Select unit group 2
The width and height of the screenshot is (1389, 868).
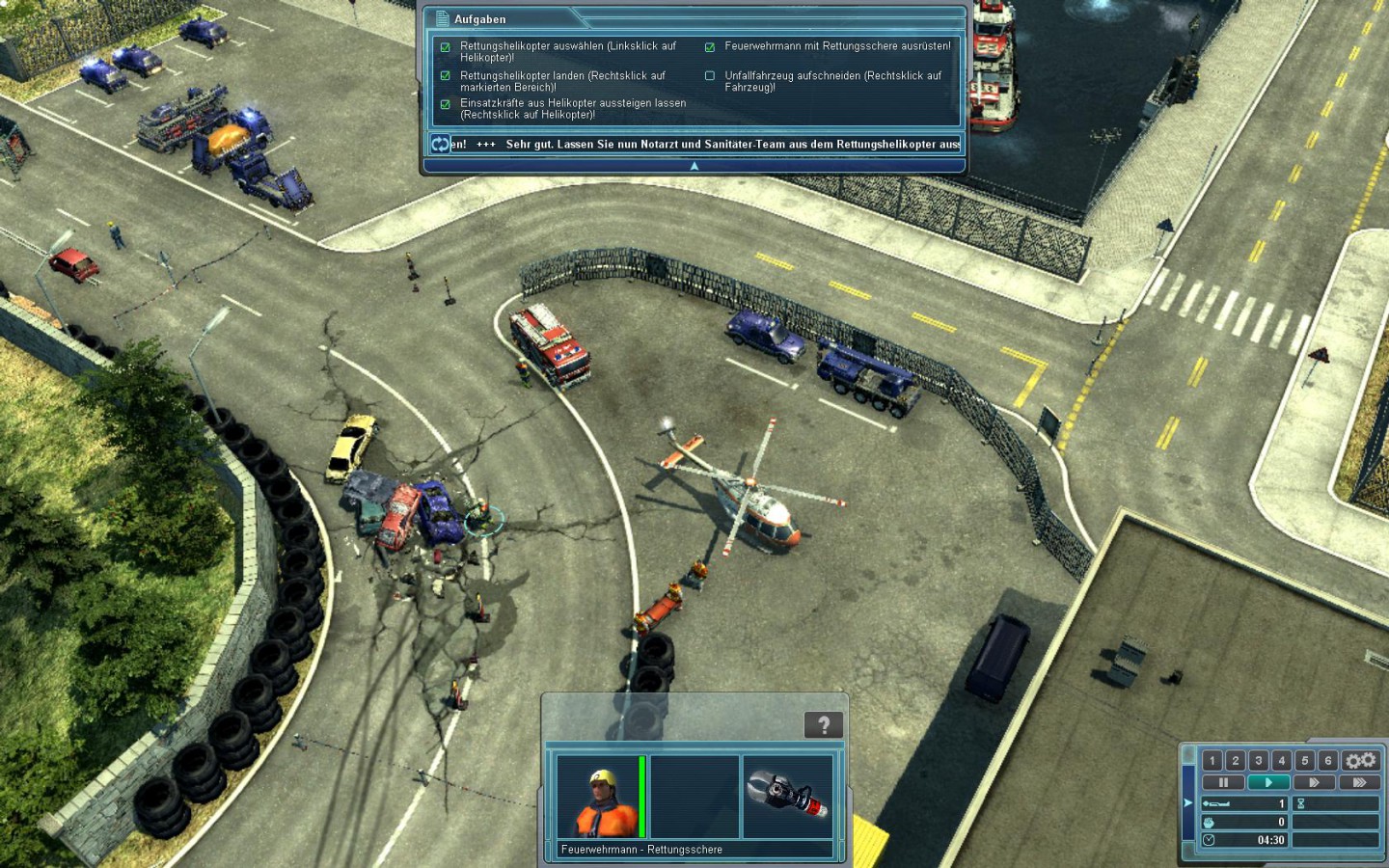pos(1236,760)
